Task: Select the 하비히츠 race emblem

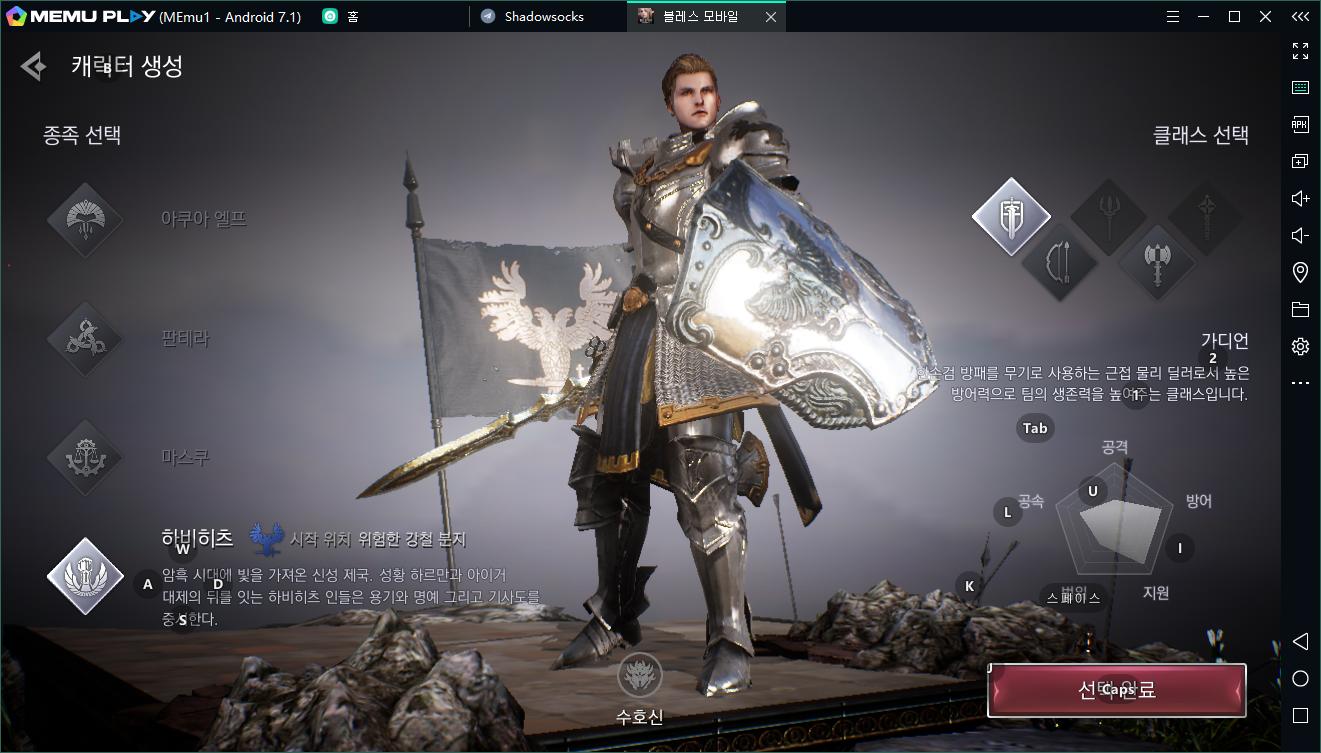Action: 85,575
